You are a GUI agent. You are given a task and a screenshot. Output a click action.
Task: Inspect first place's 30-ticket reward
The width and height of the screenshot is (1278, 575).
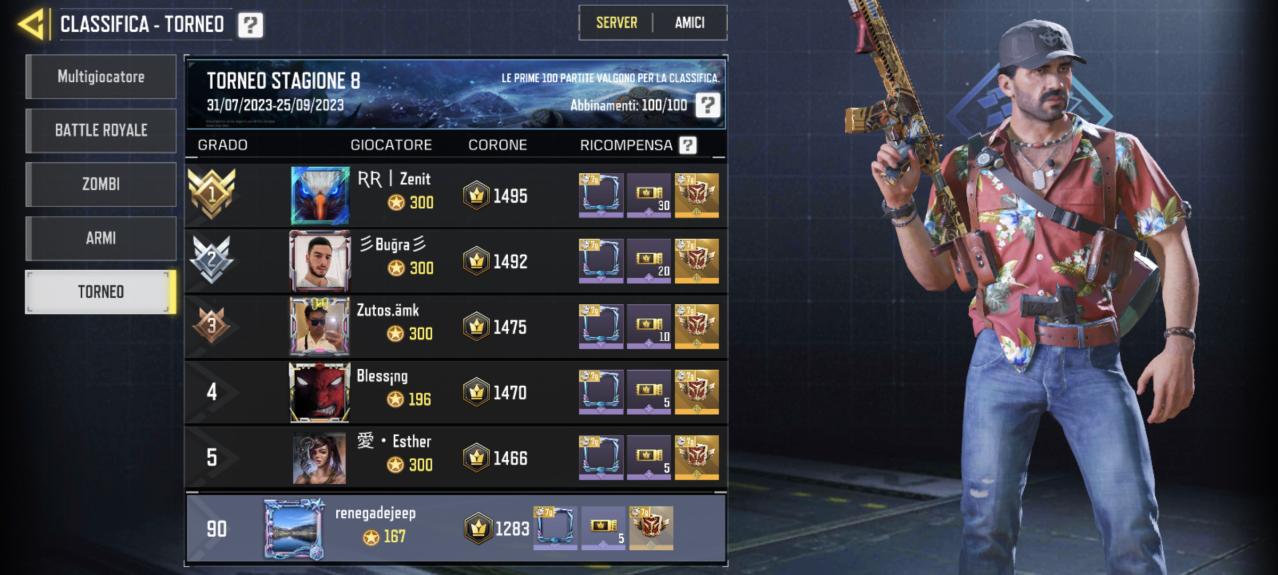click(x=649, y=195)
